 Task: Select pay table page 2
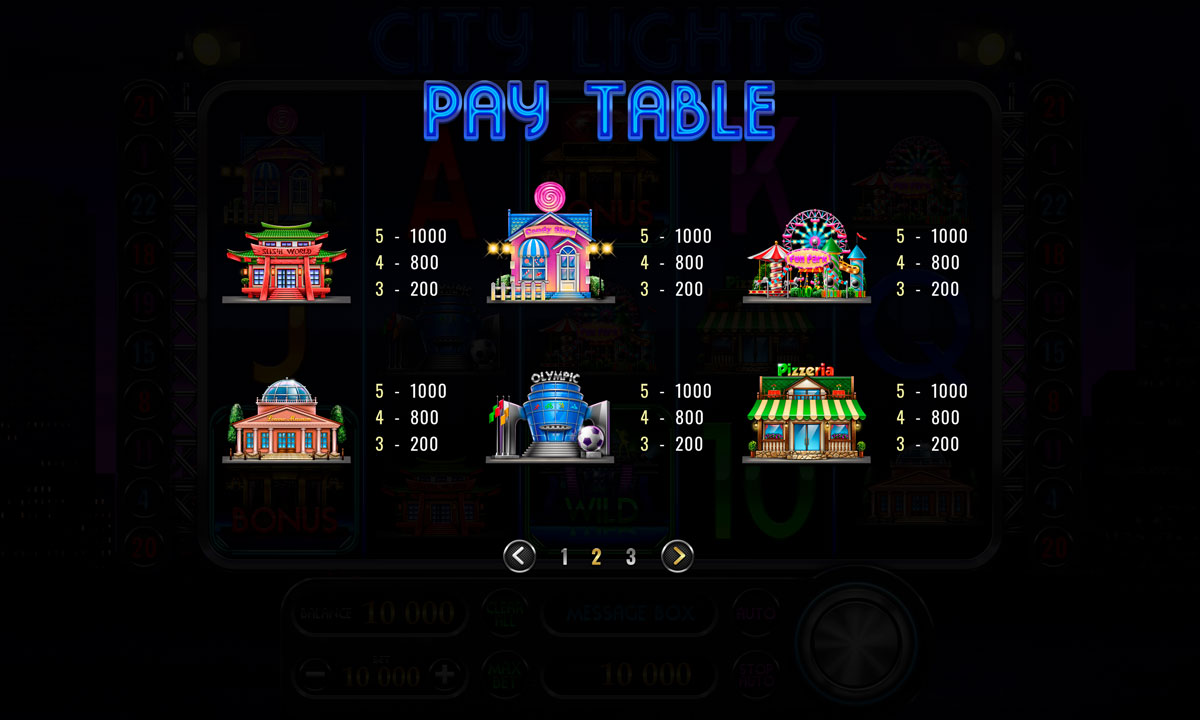[597, 557]
